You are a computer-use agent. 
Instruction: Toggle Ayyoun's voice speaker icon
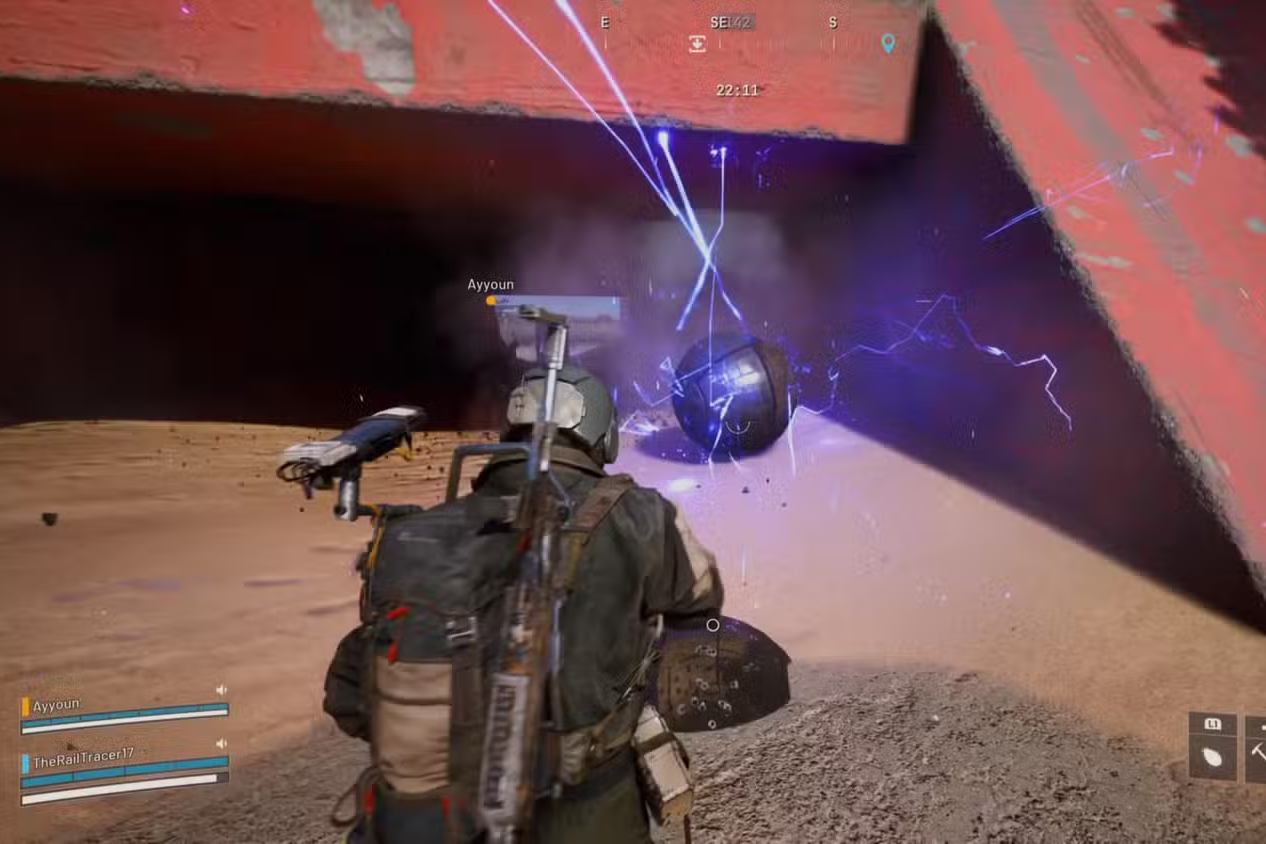[x=220, y=691]
